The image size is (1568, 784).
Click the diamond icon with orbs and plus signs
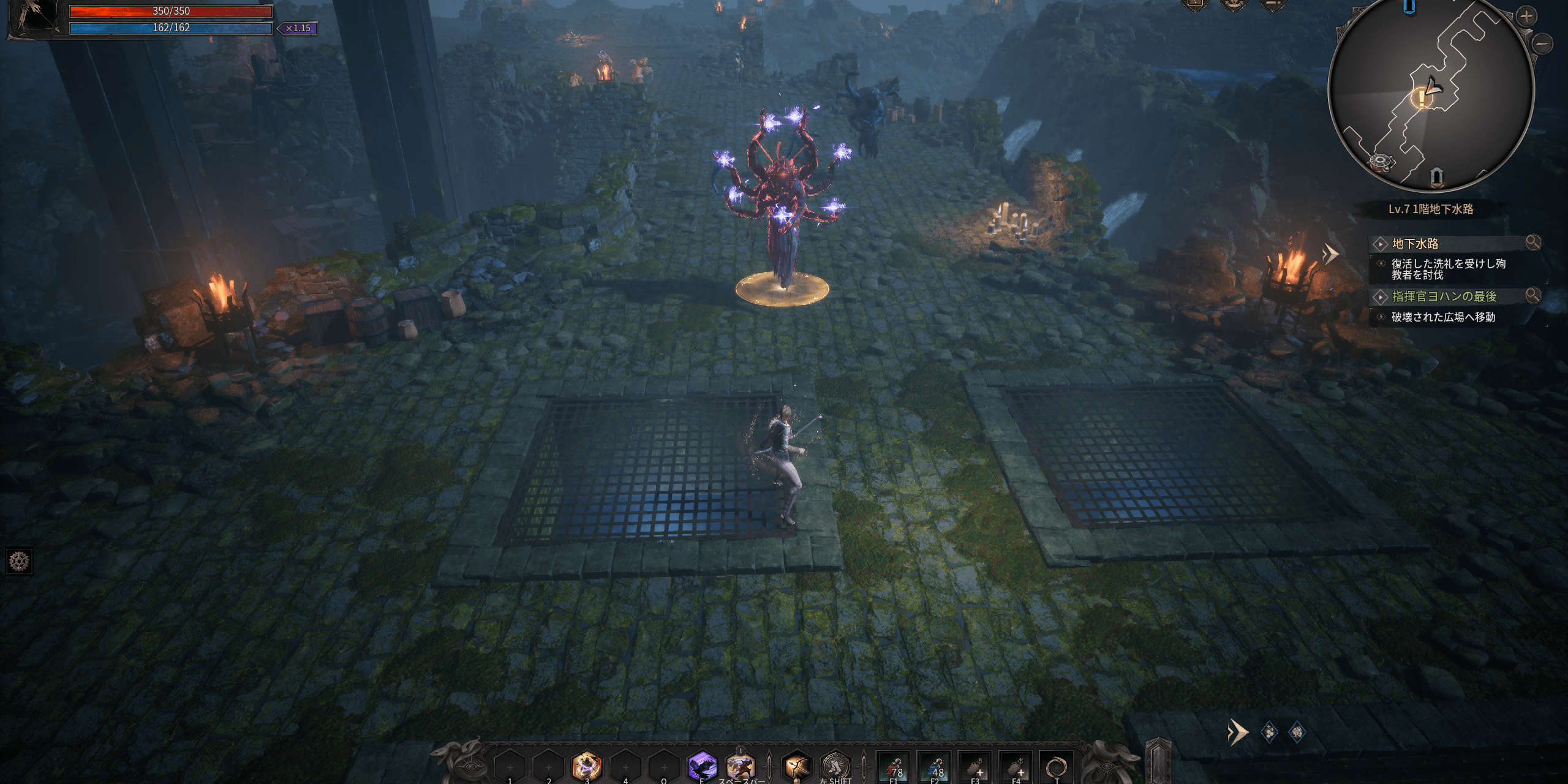[1270, 732]
